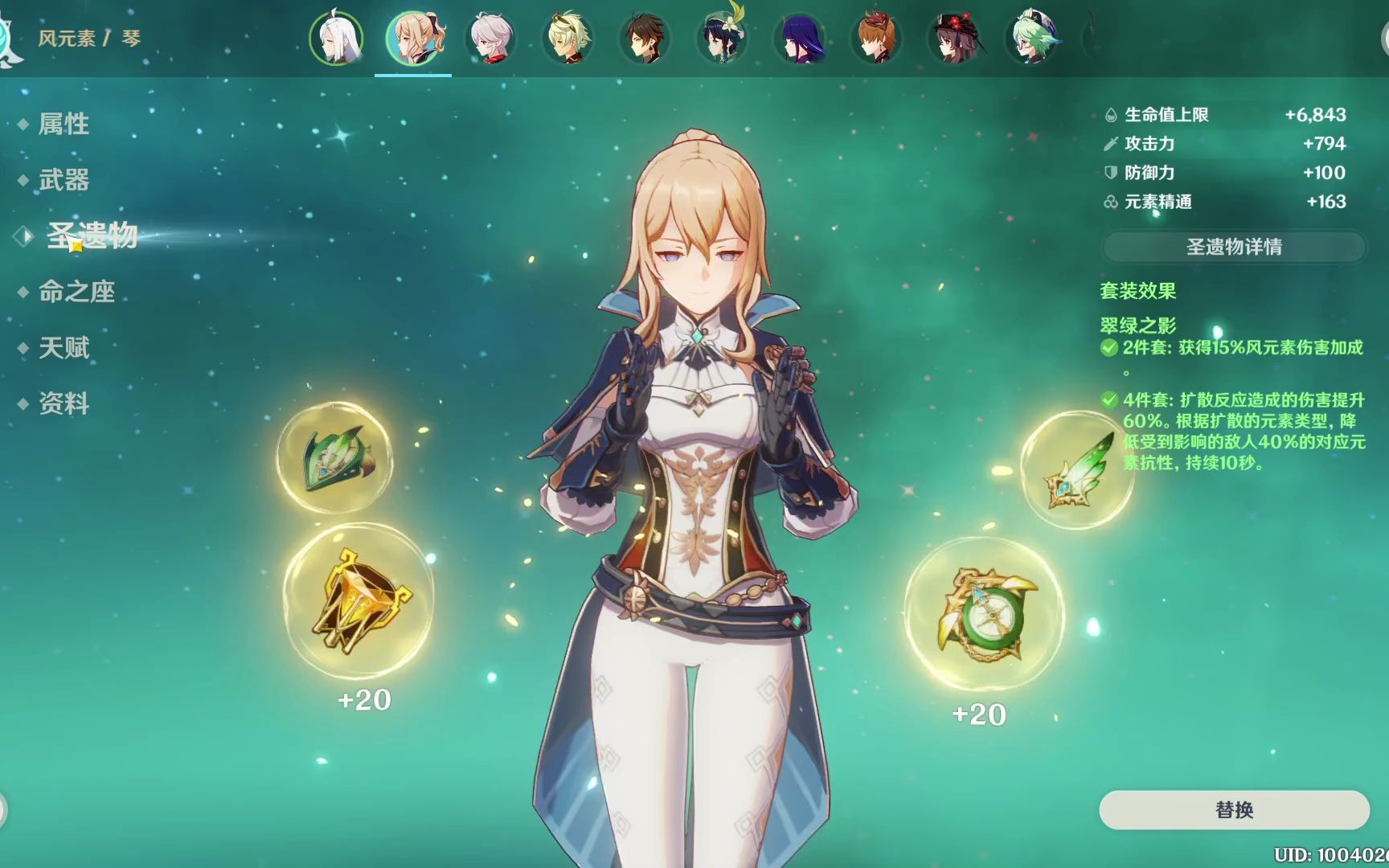The image size is (1389, 868).
Task: Switch to the 武器 weapon section
Action: pyautogui.click(x=64, y=180)
